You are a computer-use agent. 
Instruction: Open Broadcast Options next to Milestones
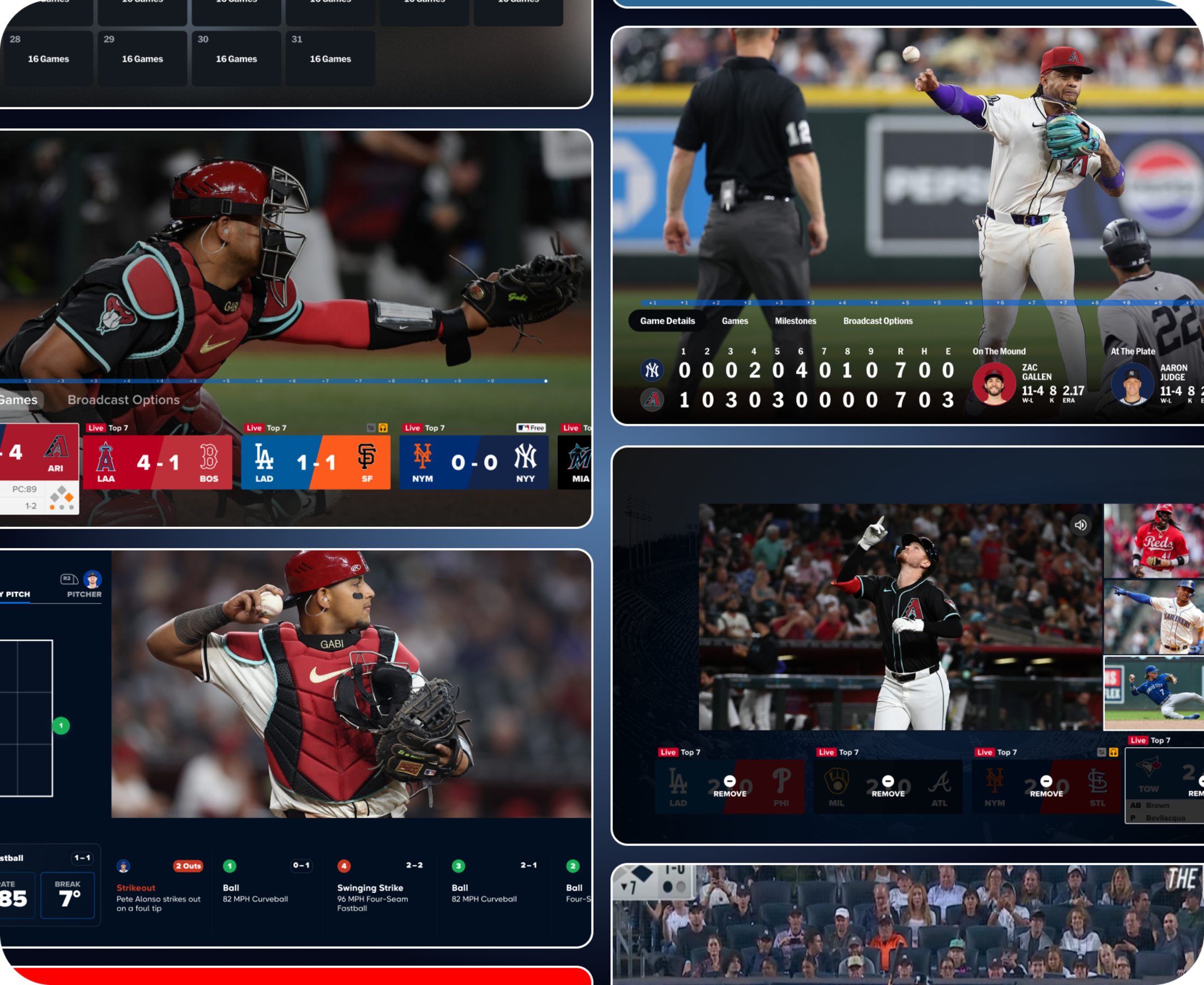877,321
